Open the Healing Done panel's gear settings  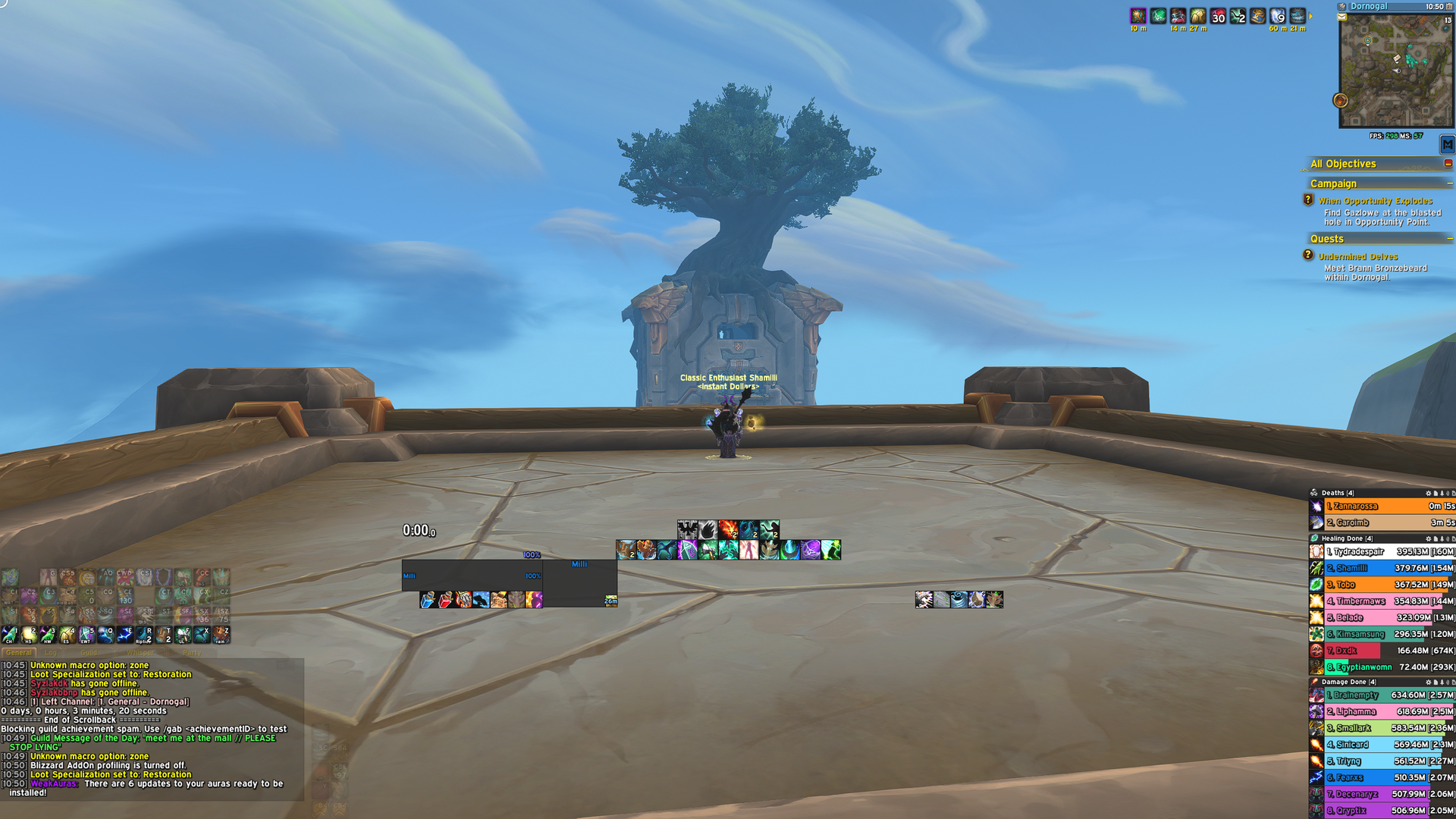1428,538
